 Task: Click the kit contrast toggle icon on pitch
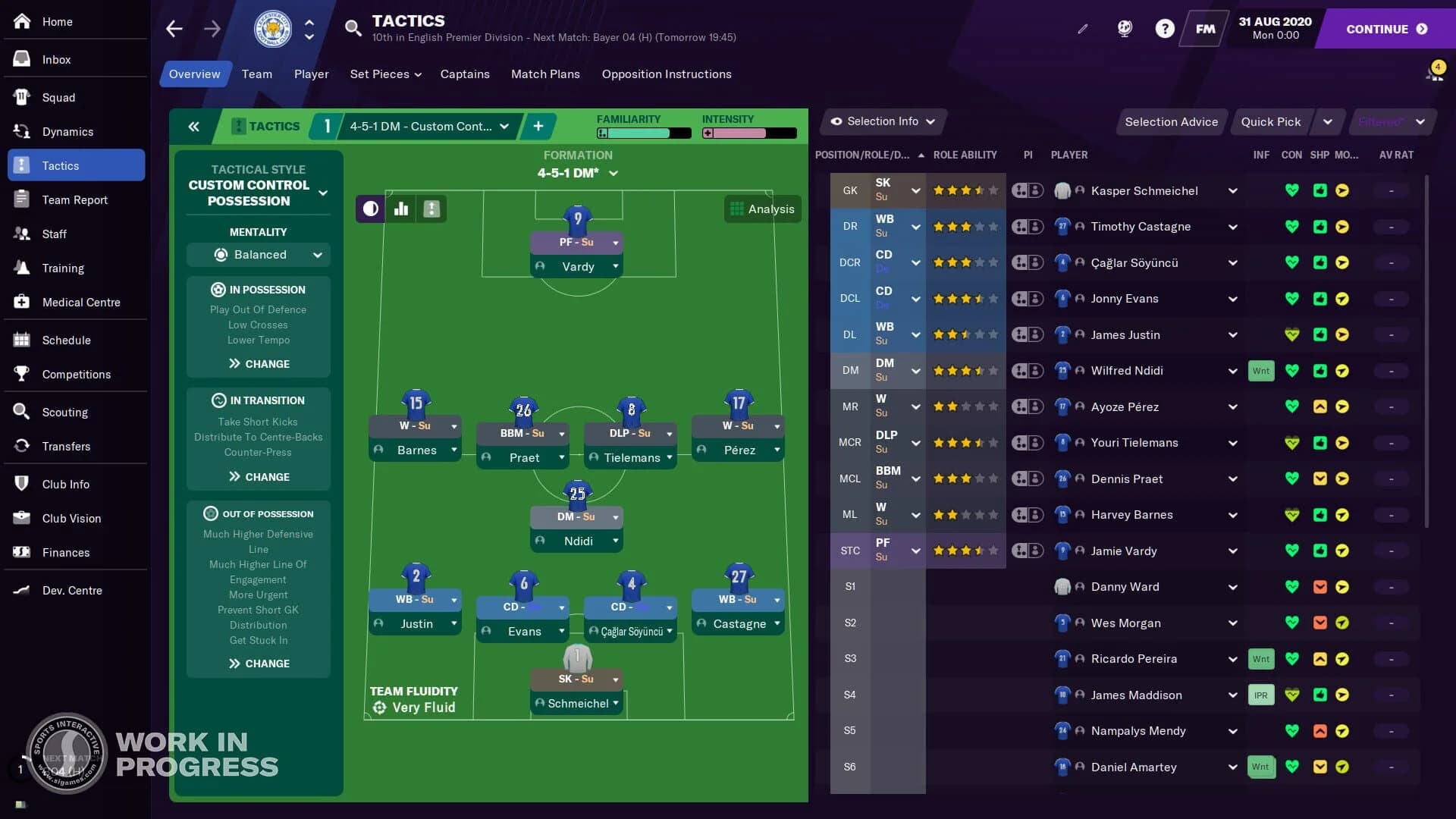tap(369, 209)
